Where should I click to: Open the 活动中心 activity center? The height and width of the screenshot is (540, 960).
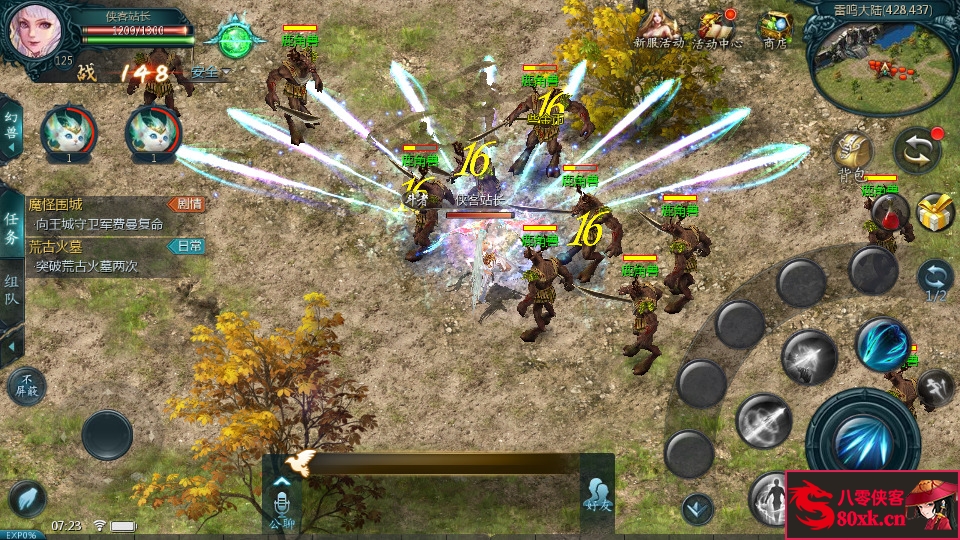(717, 29)
